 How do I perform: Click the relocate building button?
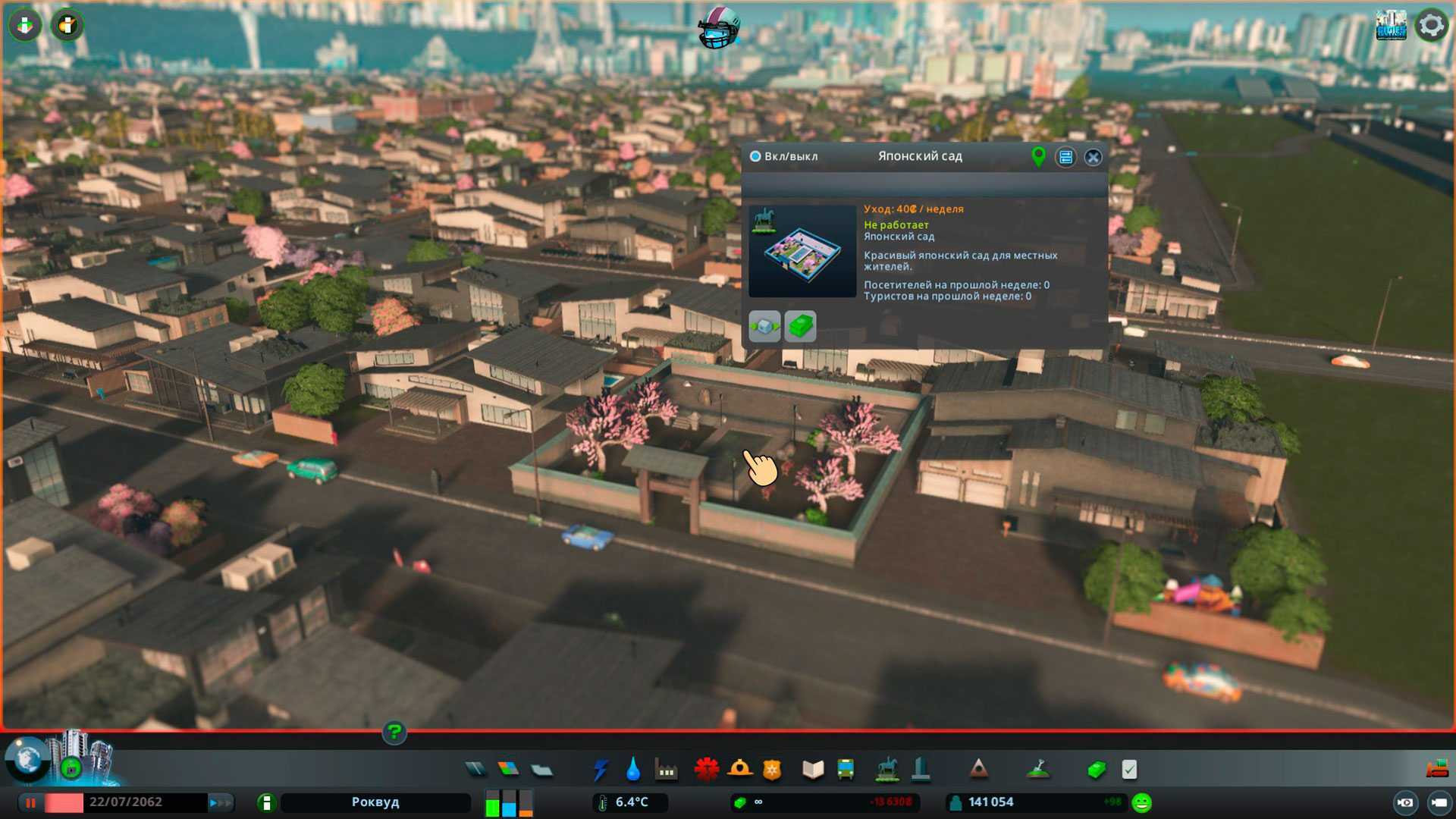[x=764, y=326]
